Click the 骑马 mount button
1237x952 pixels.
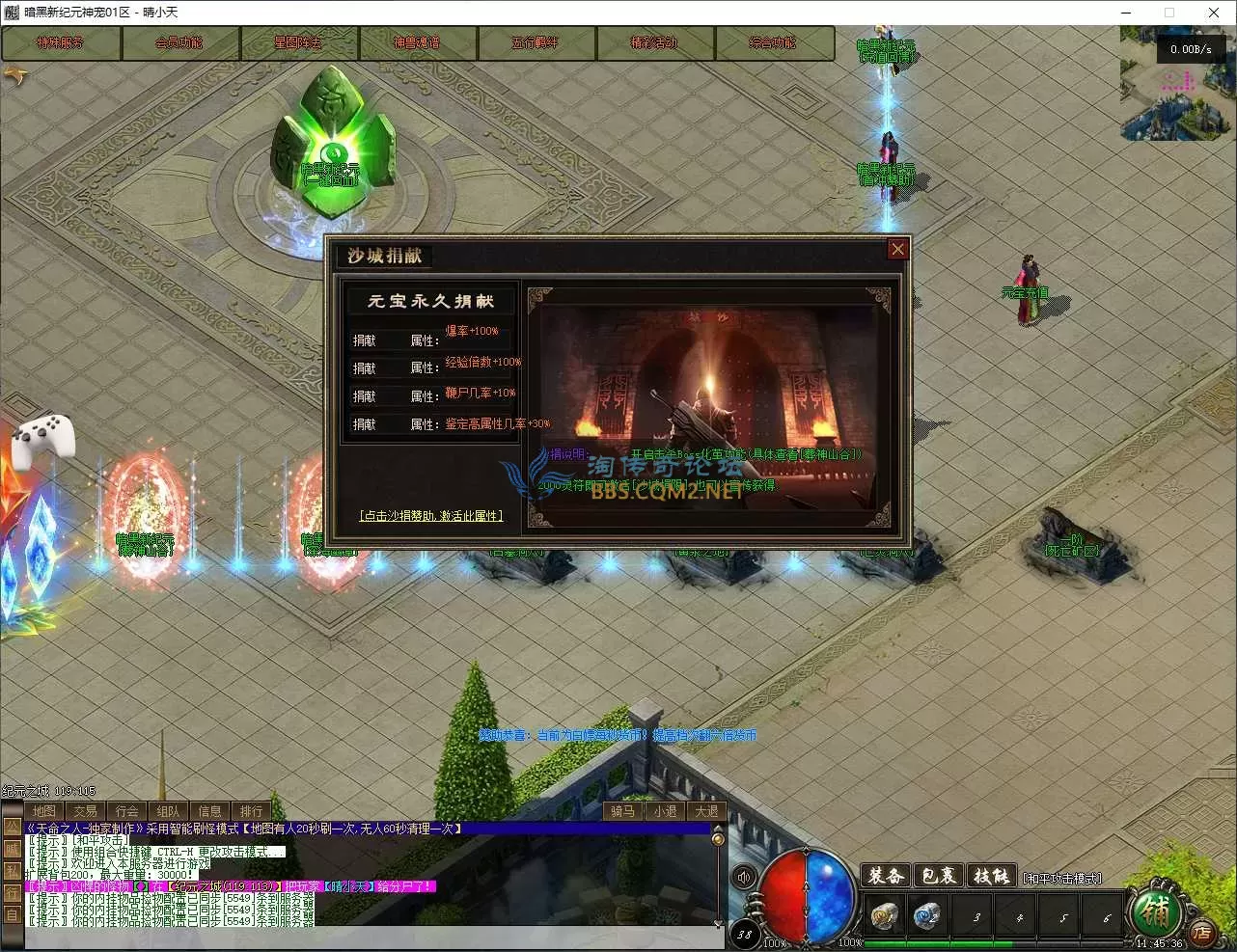(x=623, y=811)
